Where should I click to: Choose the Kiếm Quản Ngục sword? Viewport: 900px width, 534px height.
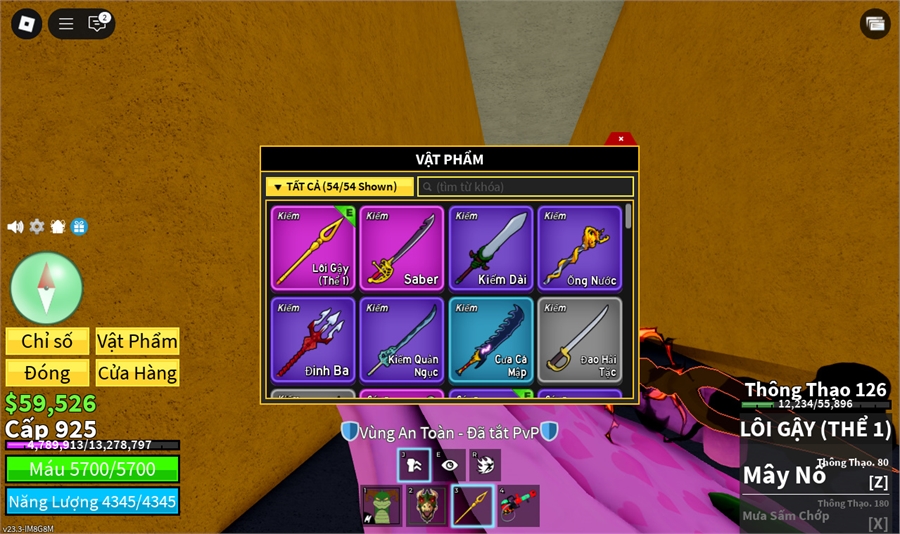click(x=402, y=339)
